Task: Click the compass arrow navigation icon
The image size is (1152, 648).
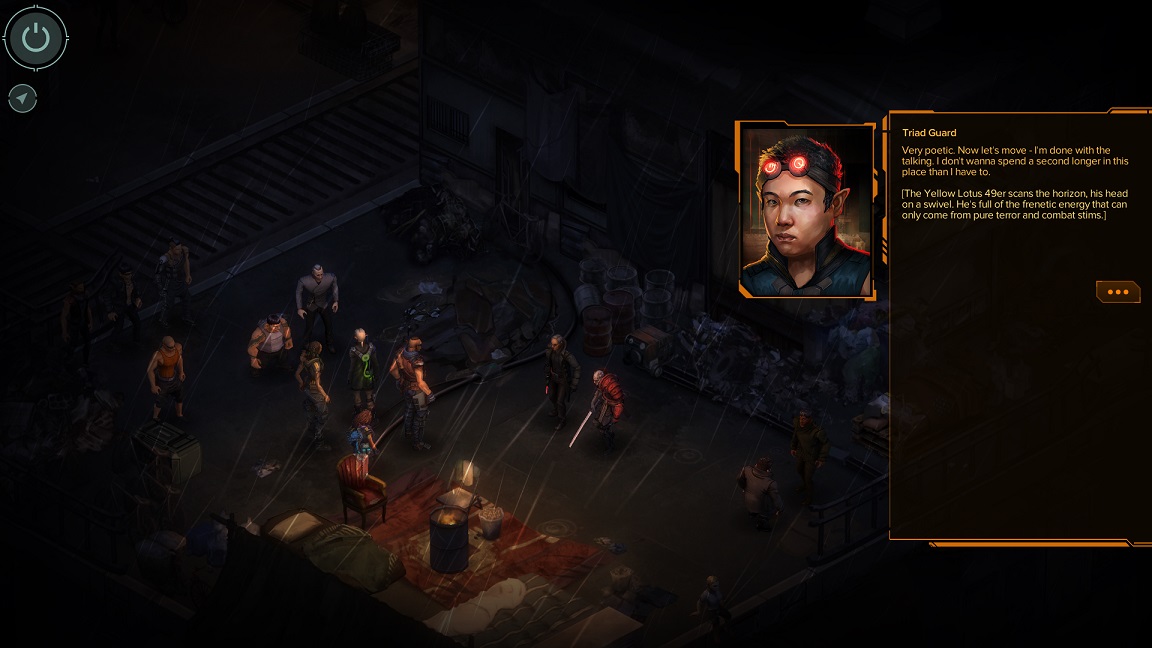Action: click(22, 98)
